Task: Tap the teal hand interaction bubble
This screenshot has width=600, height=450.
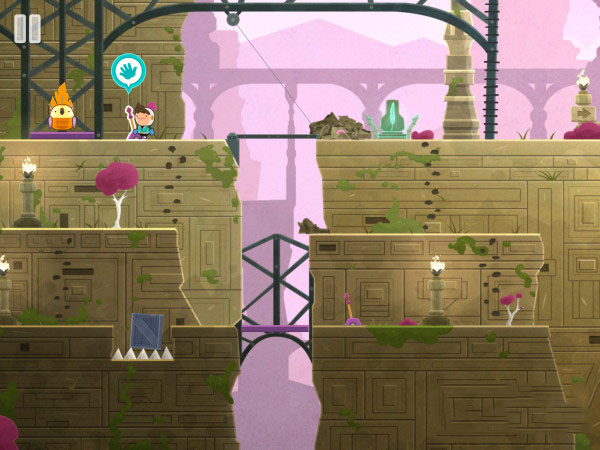Action: [x=128, y=71]
